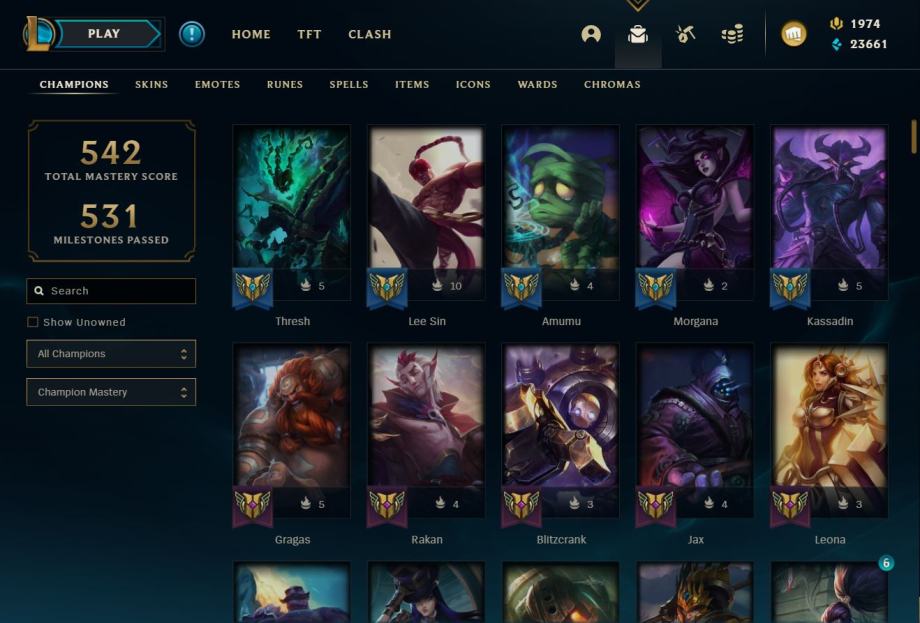
Task: Toggle the Show Unowned checkbox
Action: pyautogui.click(x=33, y=322)
